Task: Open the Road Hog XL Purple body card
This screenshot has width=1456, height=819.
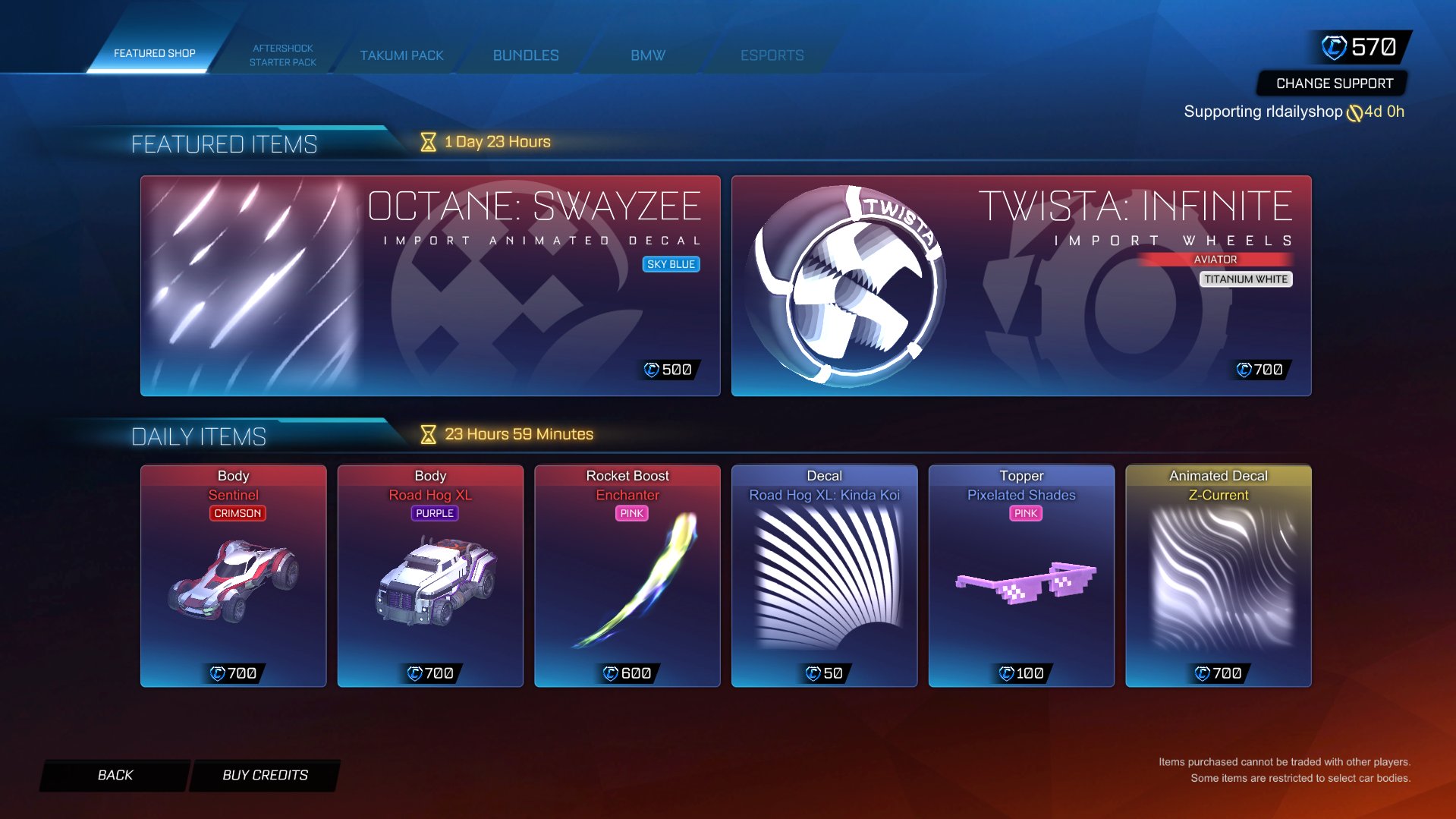Action: pos(429,575)
